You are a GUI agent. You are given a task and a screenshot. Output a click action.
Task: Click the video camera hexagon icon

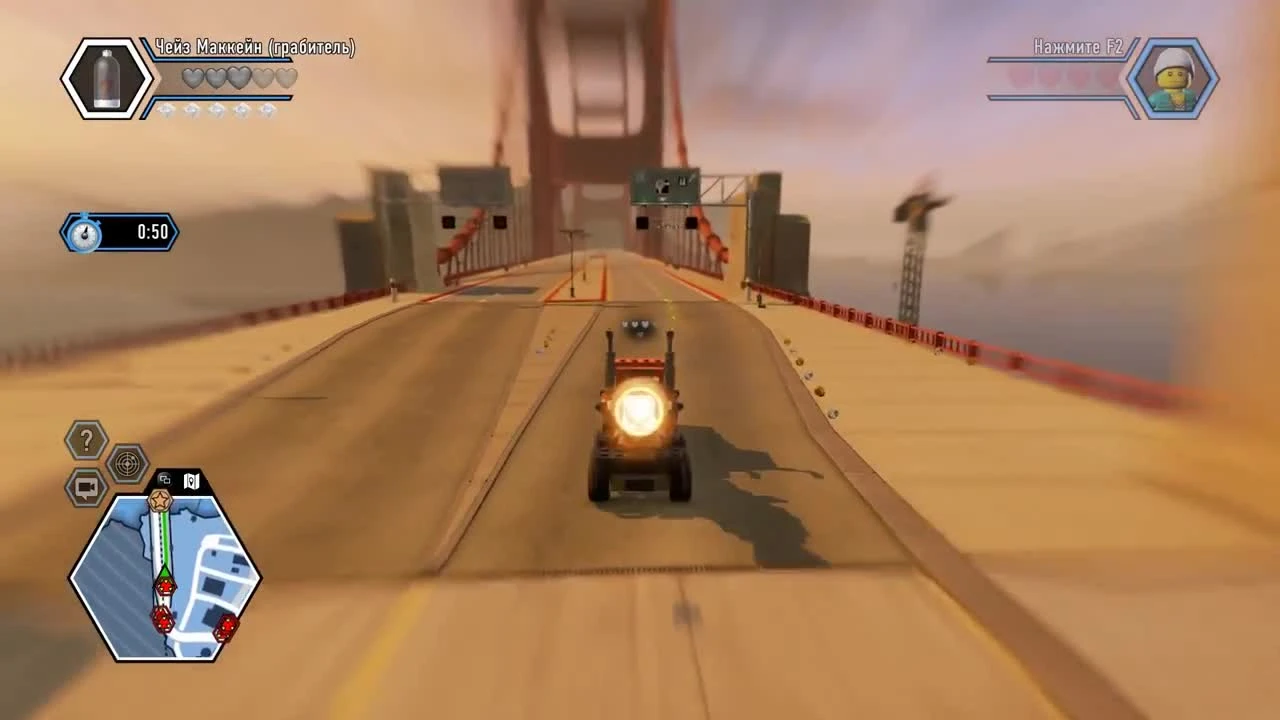[x=85, y=487]
